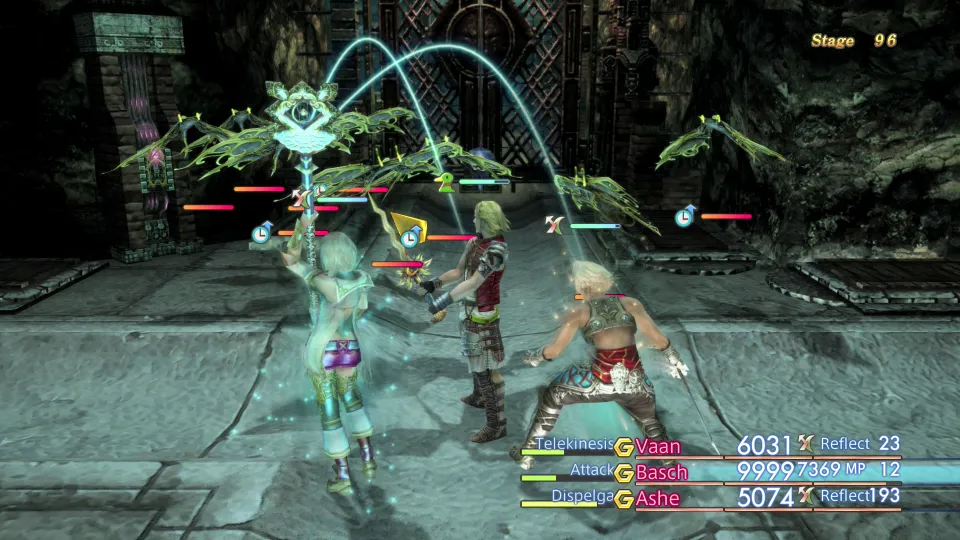Viewport: 960px width, 540px height.
Task: Select Basch in the party list
Action: coord(662,471)
